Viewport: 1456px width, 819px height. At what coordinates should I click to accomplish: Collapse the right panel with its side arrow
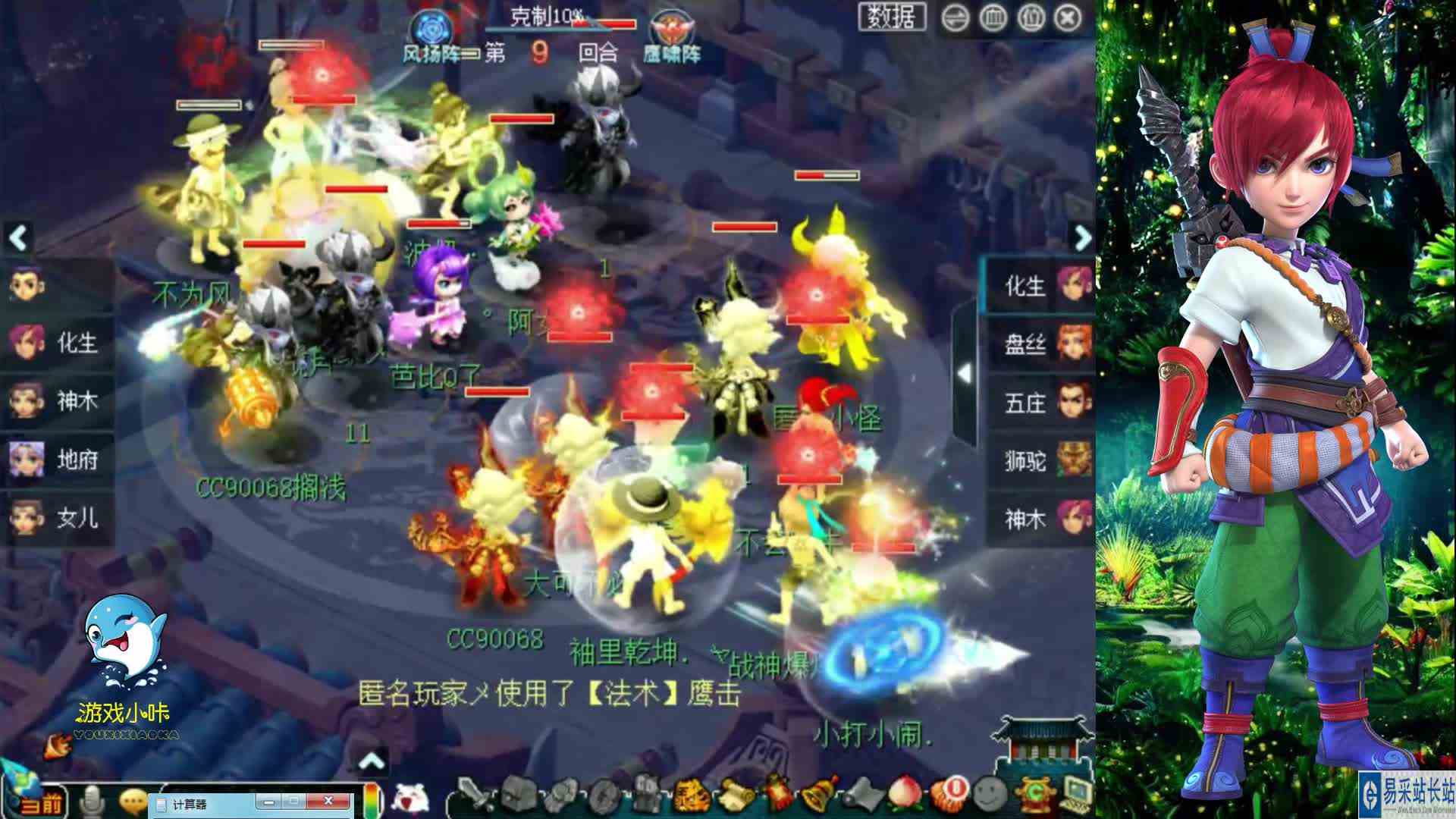pyautogui.click(x=965, y=373)
